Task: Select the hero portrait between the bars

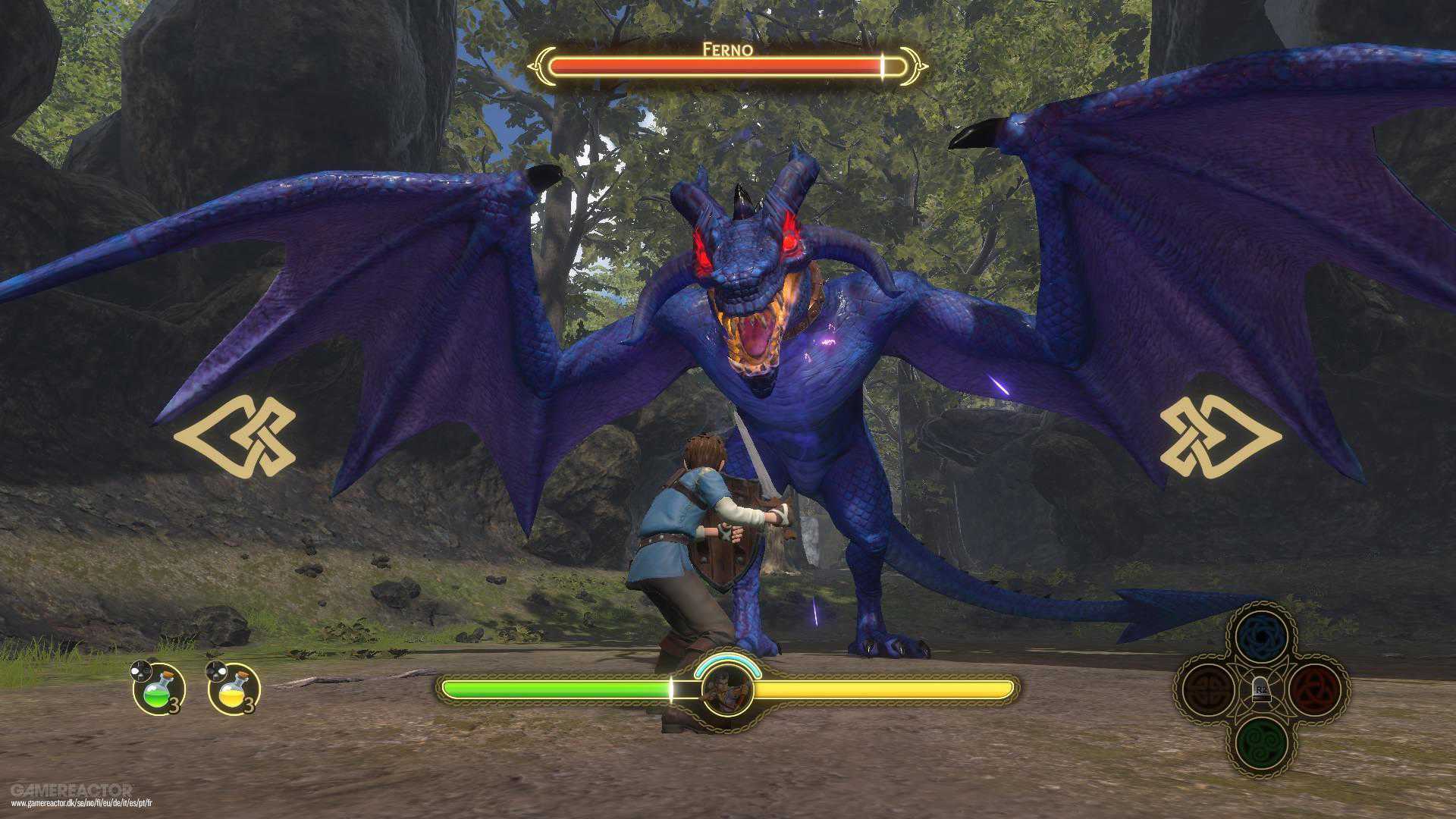Action: coord(726,691)
